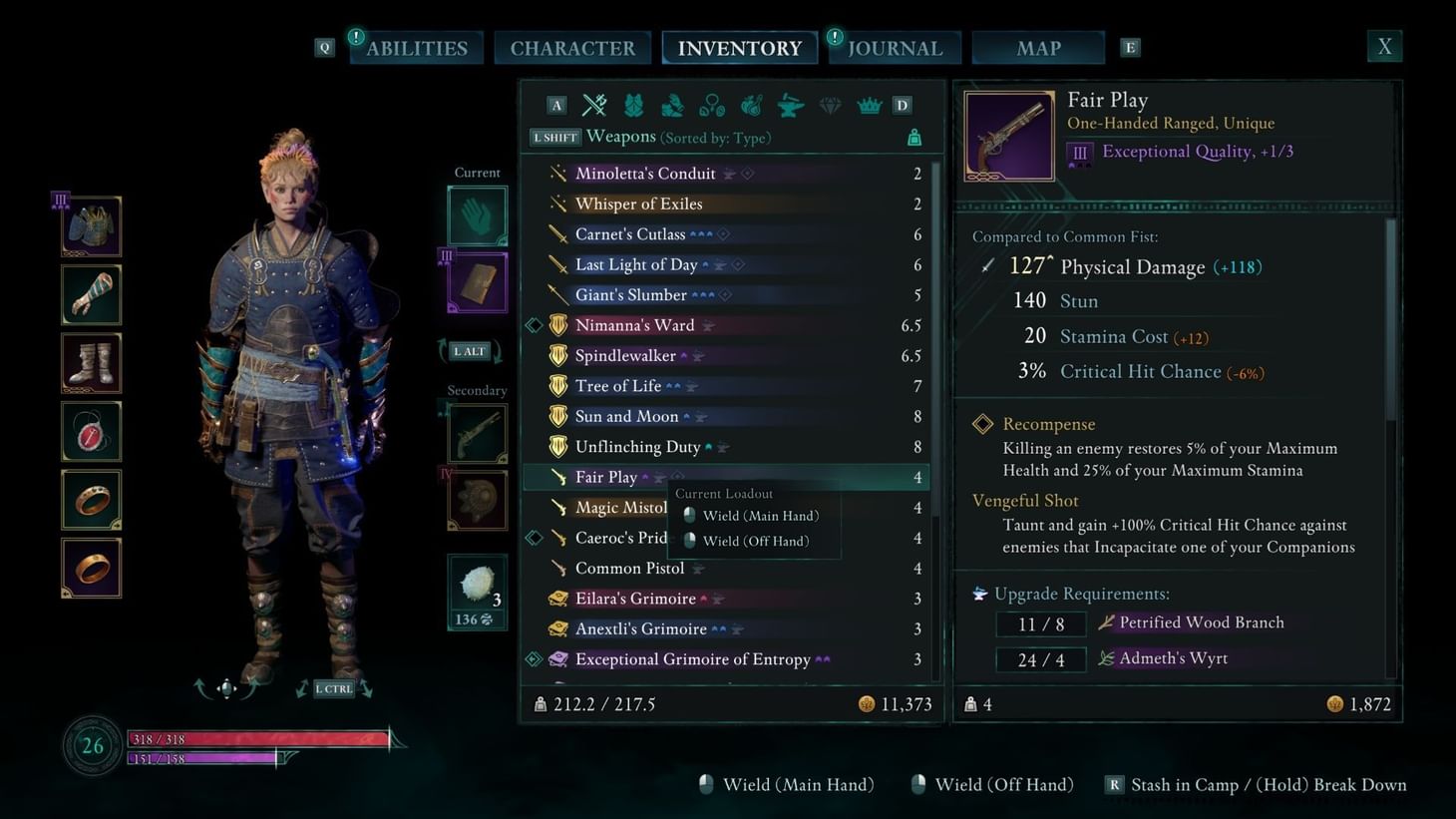Open the Valuables crown filter icon
1456x819 pixels.
tap(868, 104)
